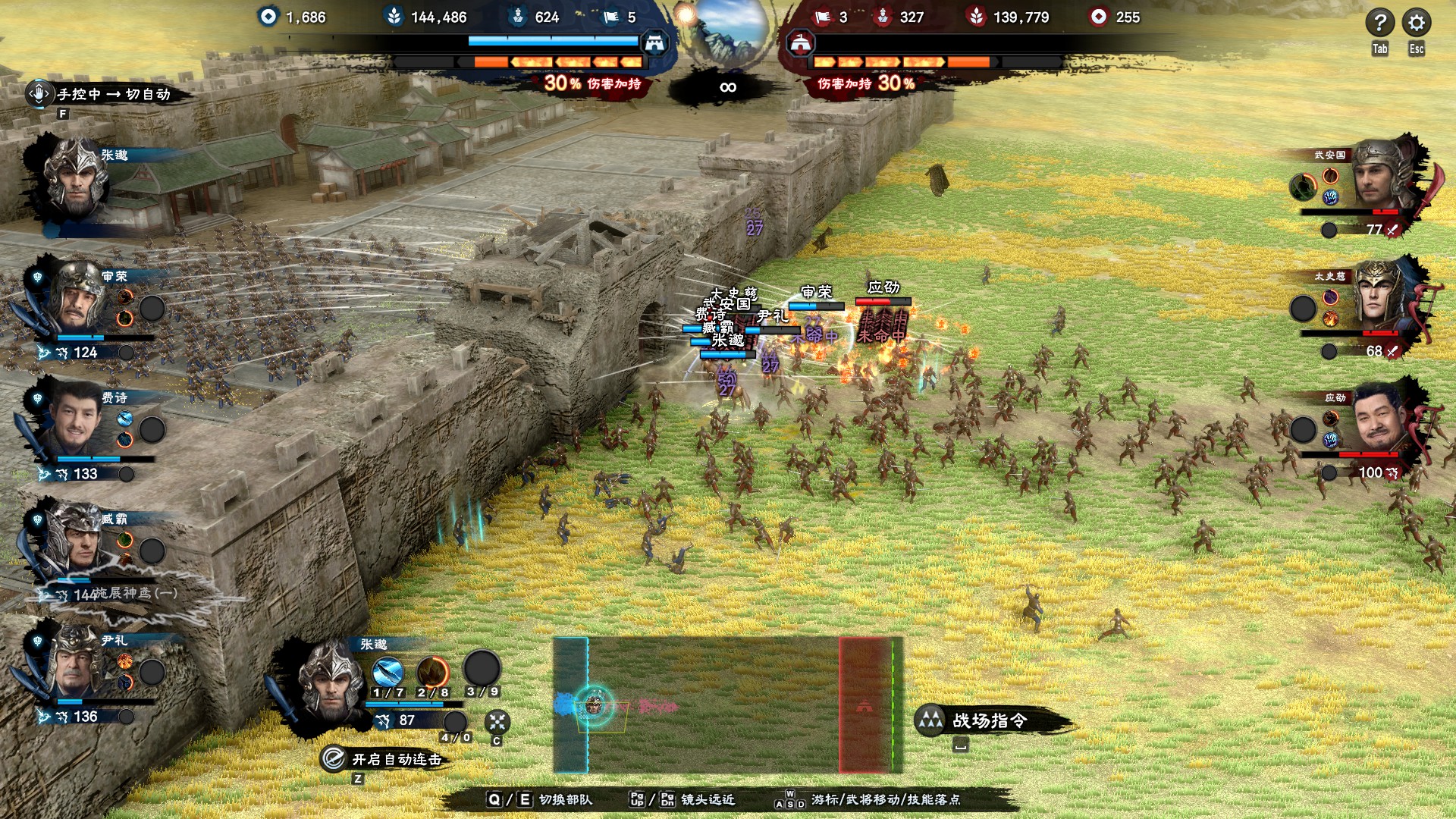Click the troop gather arrows icon
This screenshot has width=1456, height=819.
tap(497, 721)
